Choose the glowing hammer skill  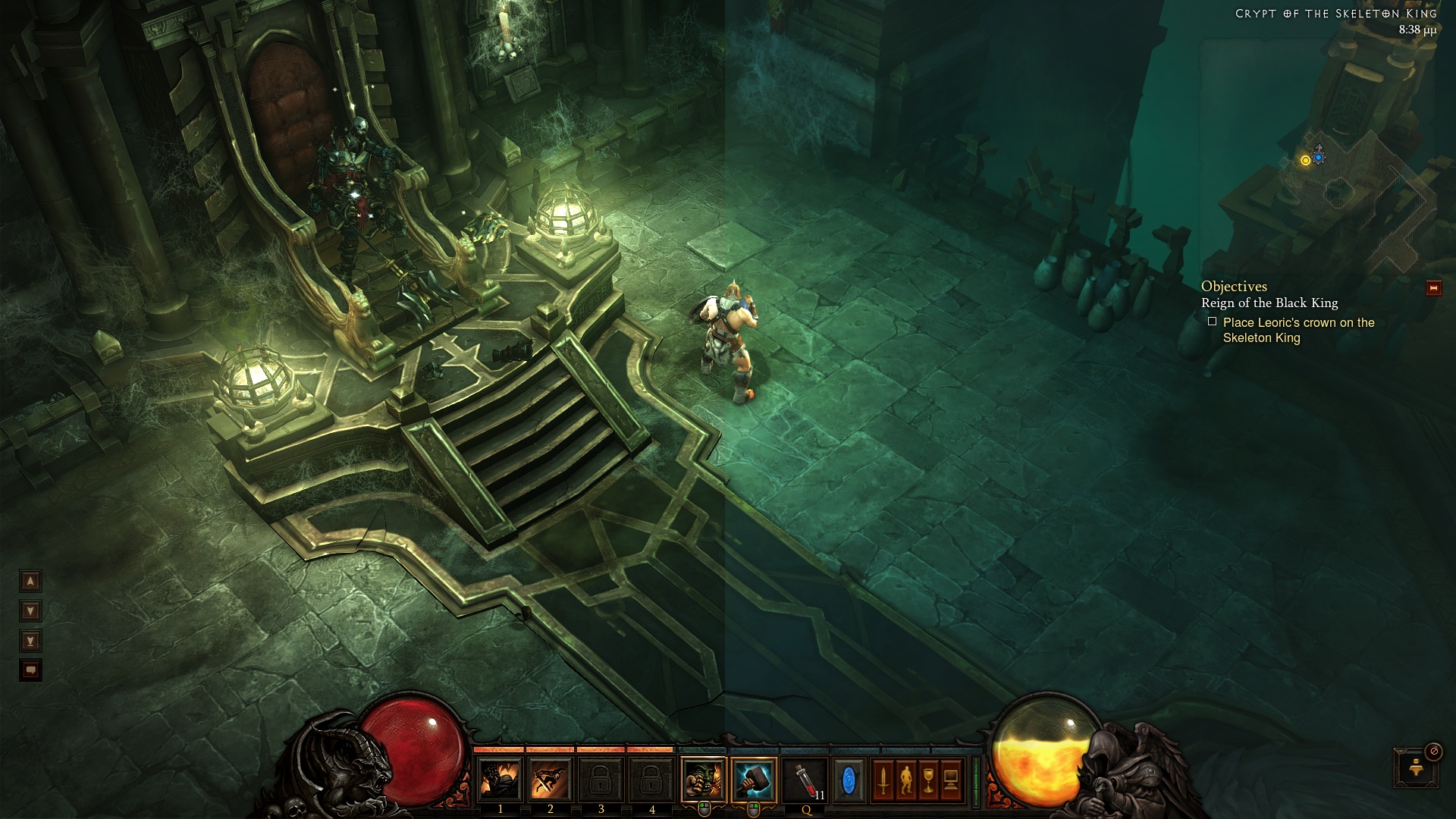(754, 779)
